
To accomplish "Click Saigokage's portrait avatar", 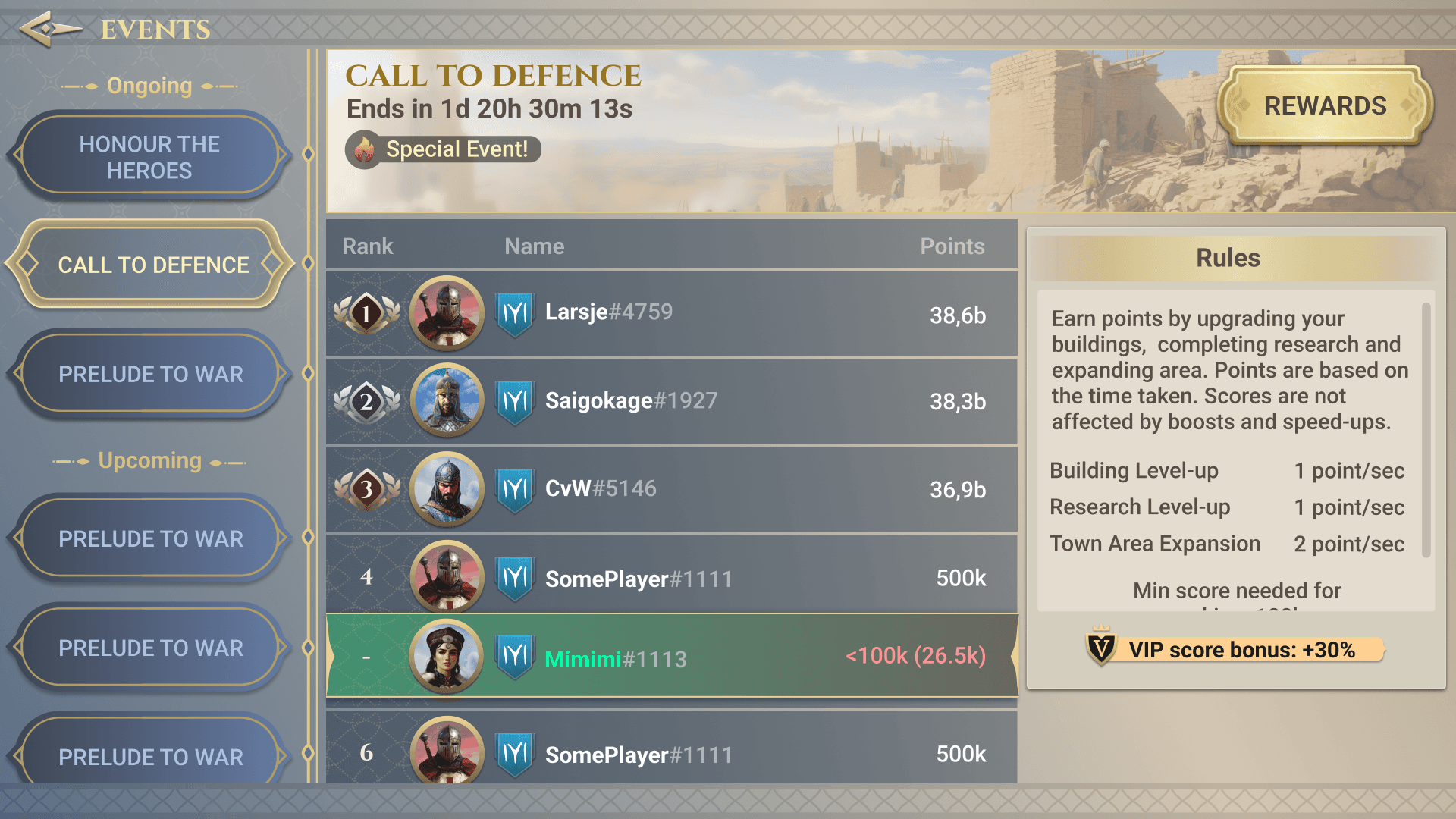I will point(447,400).
